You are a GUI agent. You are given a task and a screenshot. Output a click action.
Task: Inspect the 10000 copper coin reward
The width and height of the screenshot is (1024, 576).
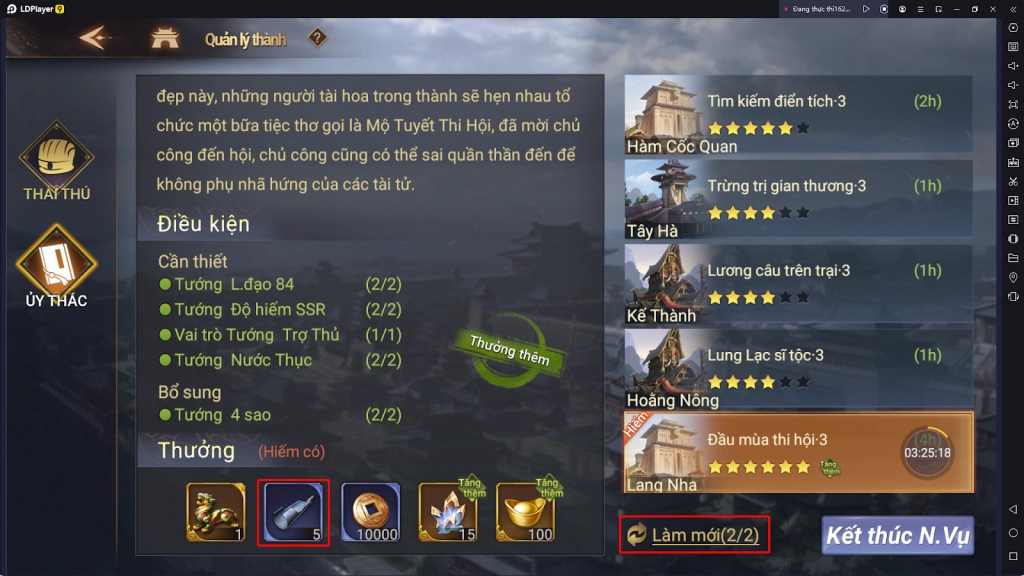tap(371, 512)
